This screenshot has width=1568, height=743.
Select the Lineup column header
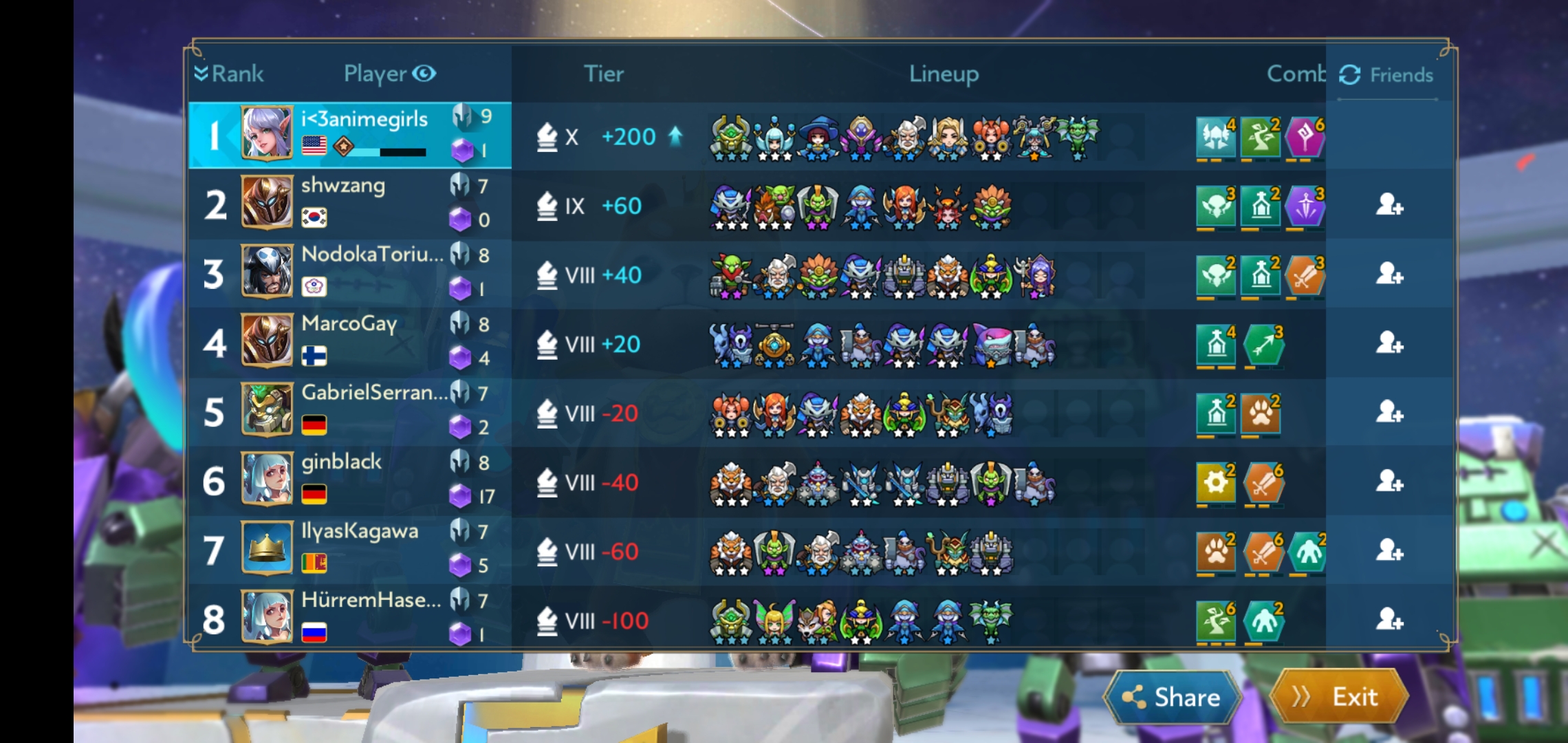(x=944, y=74)
